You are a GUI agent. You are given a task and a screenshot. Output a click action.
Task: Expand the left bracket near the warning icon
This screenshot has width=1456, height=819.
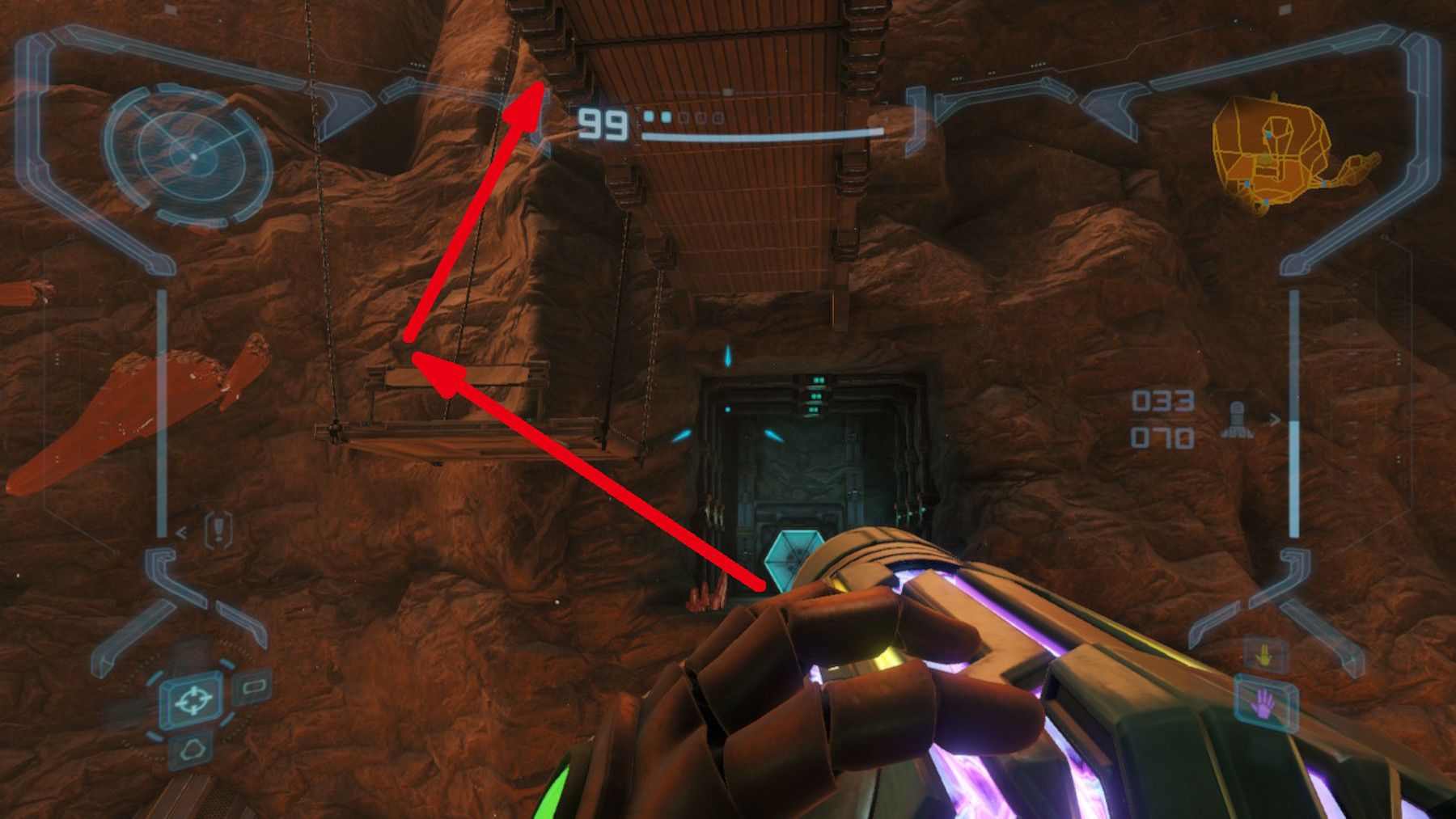[182, 533]
